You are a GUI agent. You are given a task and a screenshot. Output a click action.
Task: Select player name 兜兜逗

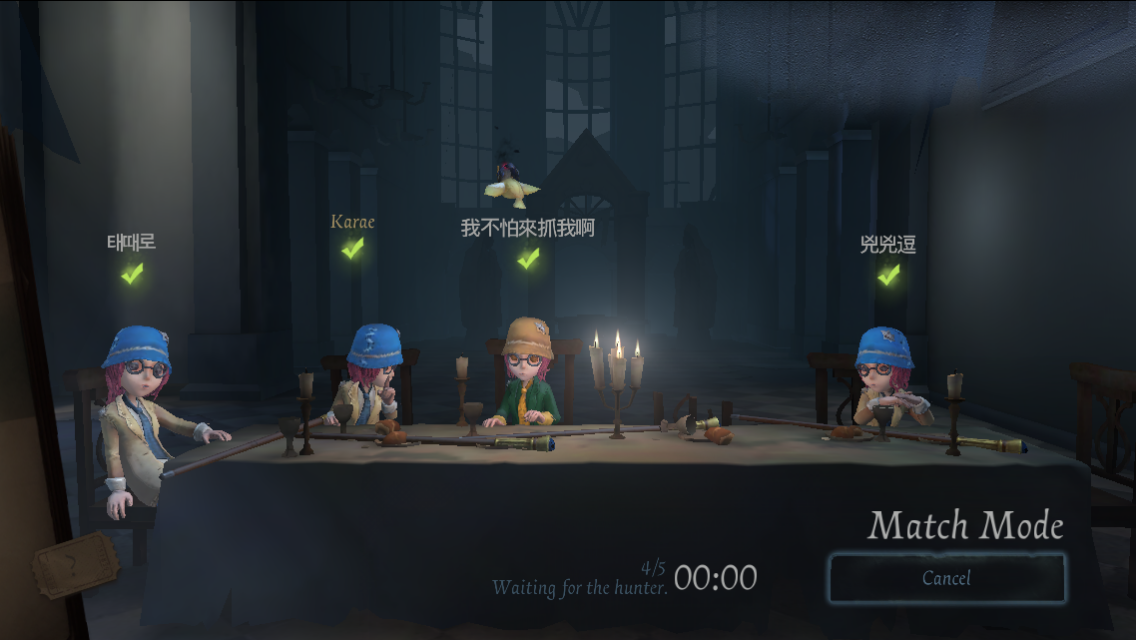pyautogui.click(x=887, y=244)
